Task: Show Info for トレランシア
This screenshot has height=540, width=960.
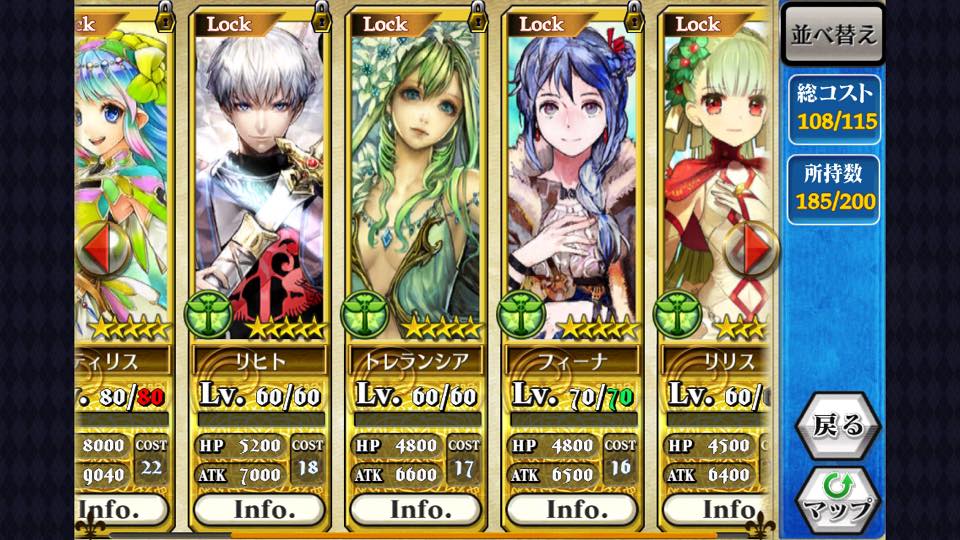Action: pyautogui.click(x=416, y=509)
